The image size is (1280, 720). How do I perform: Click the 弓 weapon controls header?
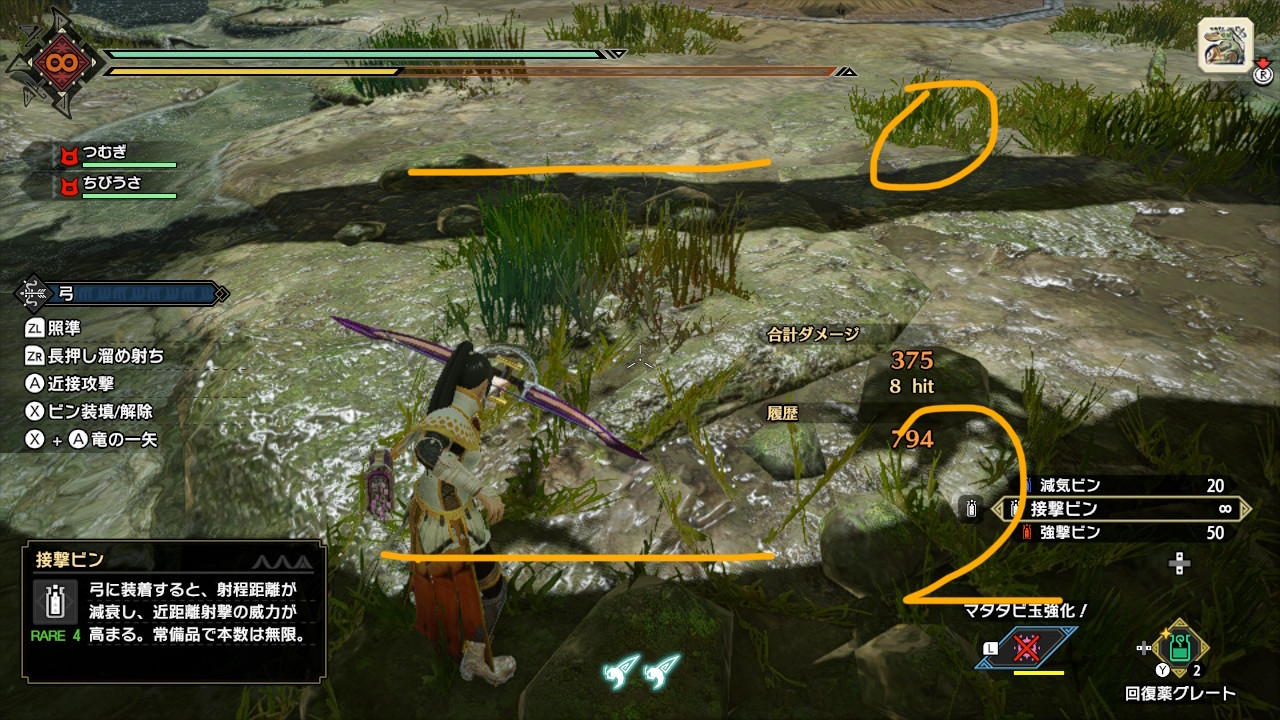pos(122,294)
